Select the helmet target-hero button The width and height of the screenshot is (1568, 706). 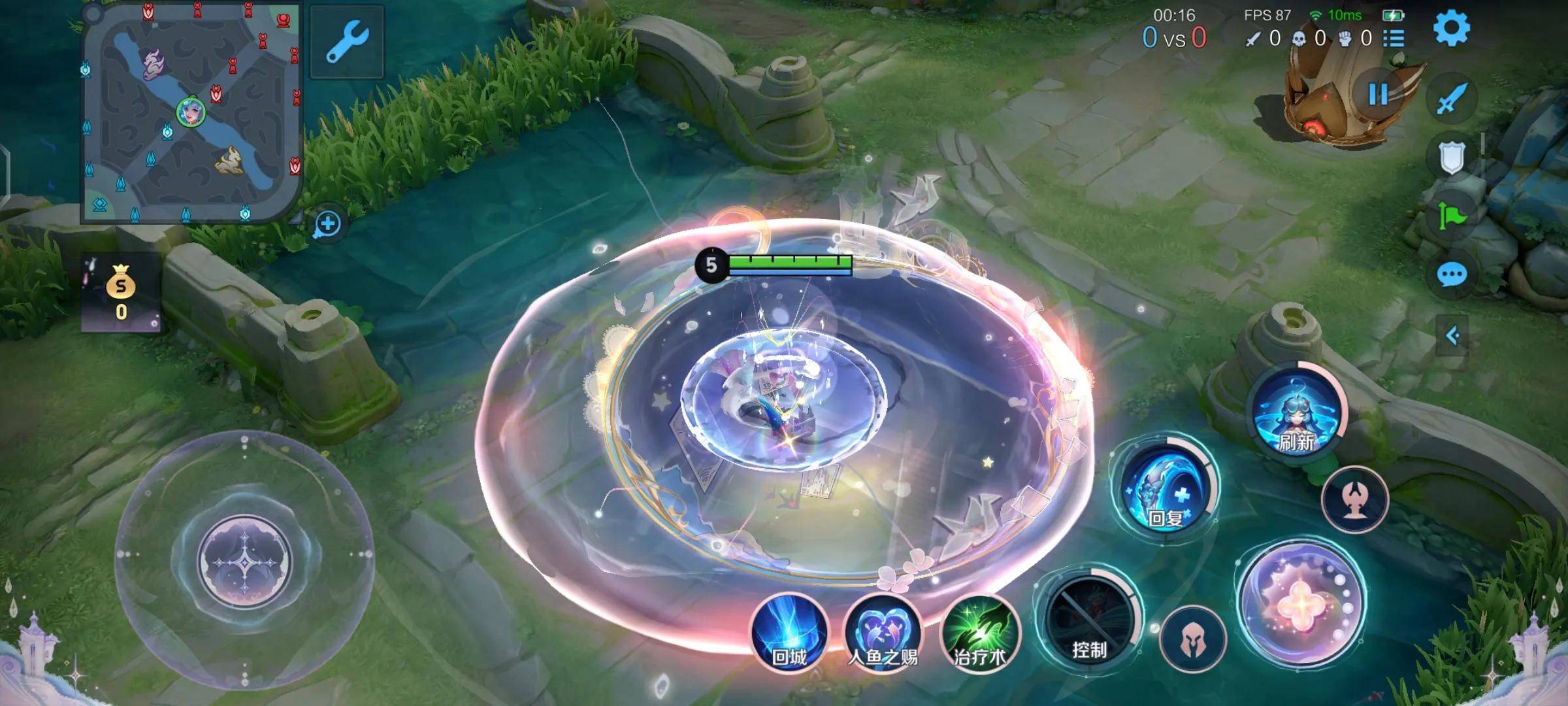(1193, 639)
